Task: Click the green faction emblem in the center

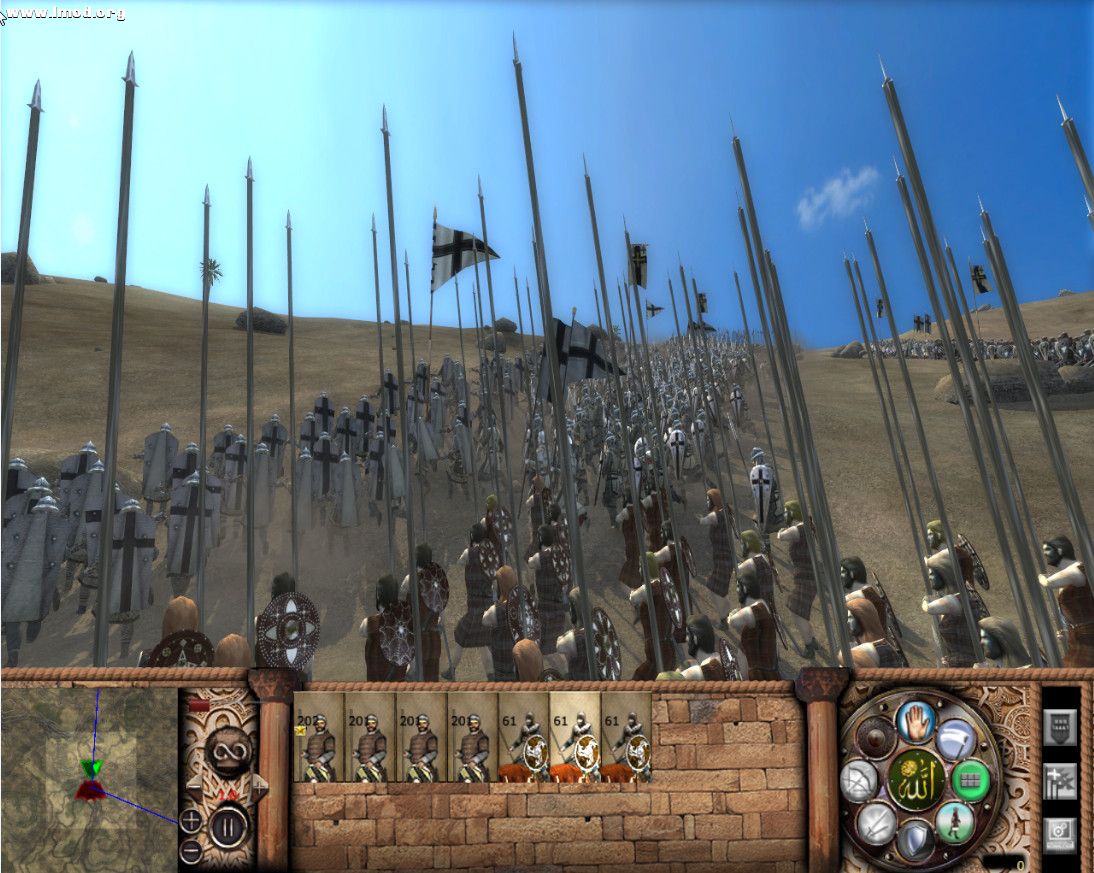Action: (915, 780)
